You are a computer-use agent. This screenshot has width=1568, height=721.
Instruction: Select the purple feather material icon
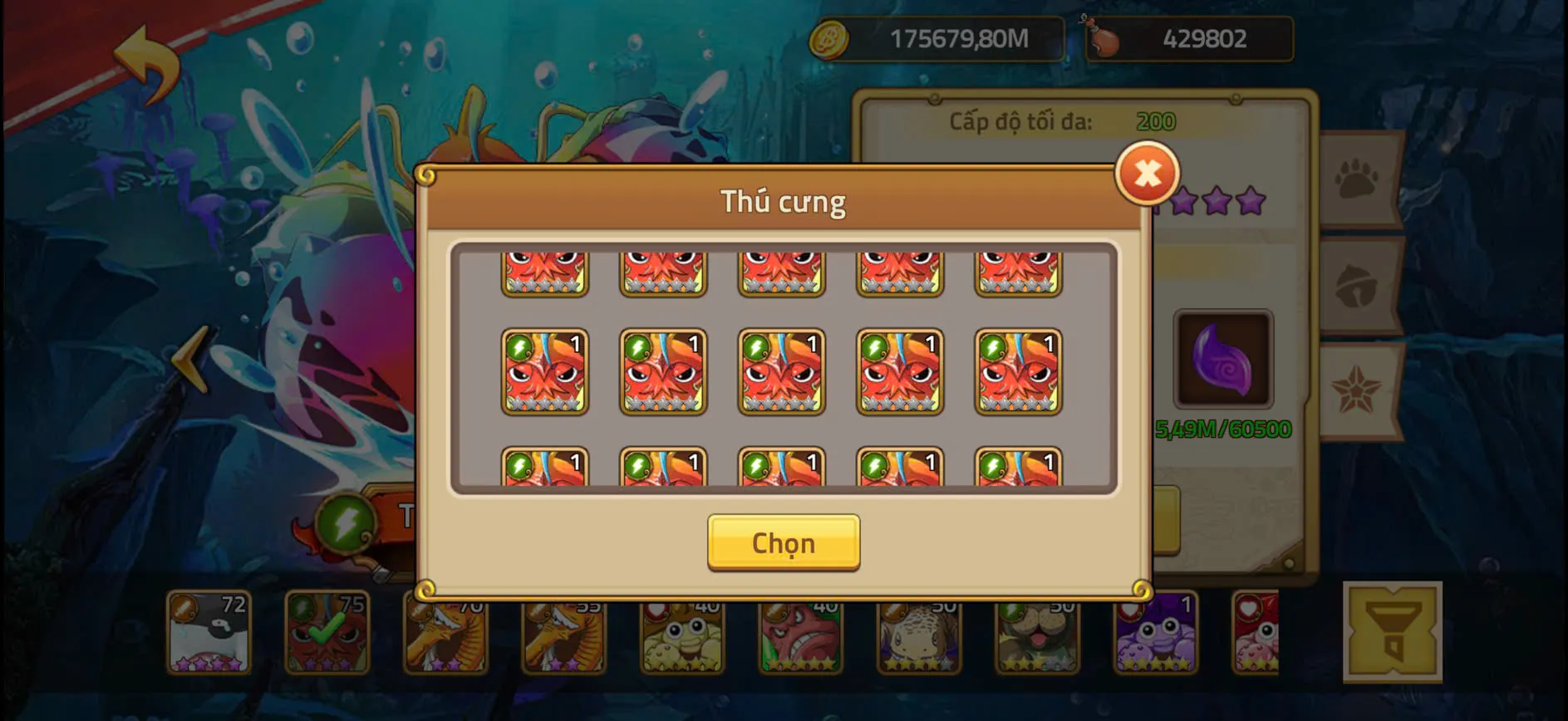[1223, 359]
